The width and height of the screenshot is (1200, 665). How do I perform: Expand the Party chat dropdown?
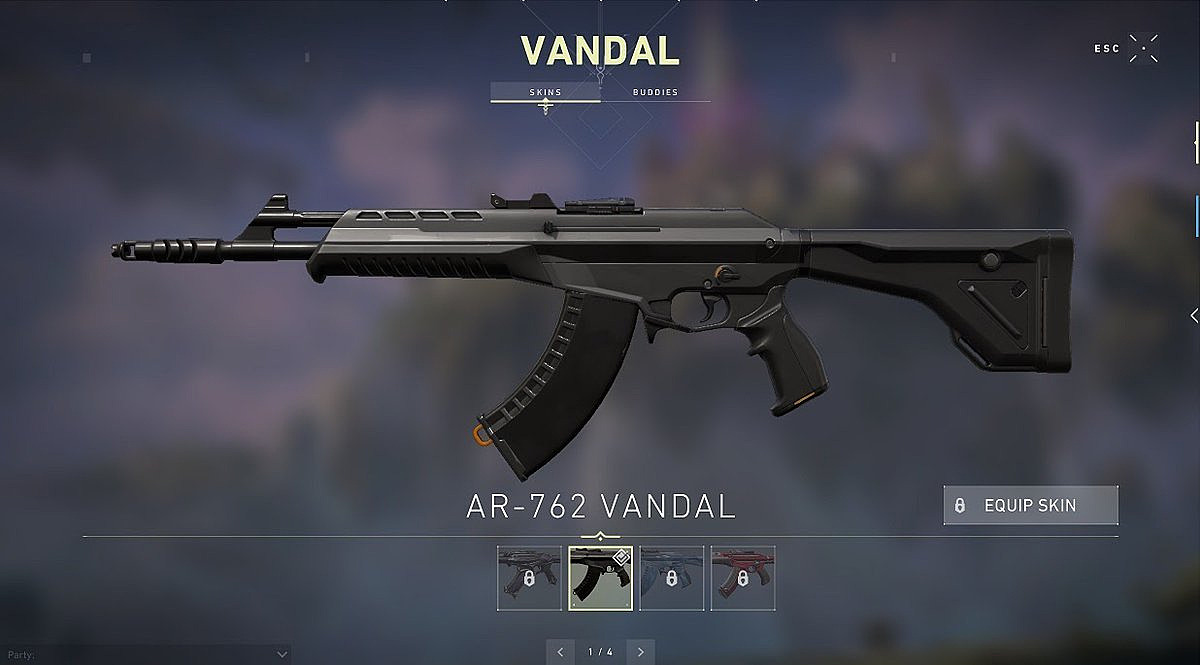(x=281, y=654)
